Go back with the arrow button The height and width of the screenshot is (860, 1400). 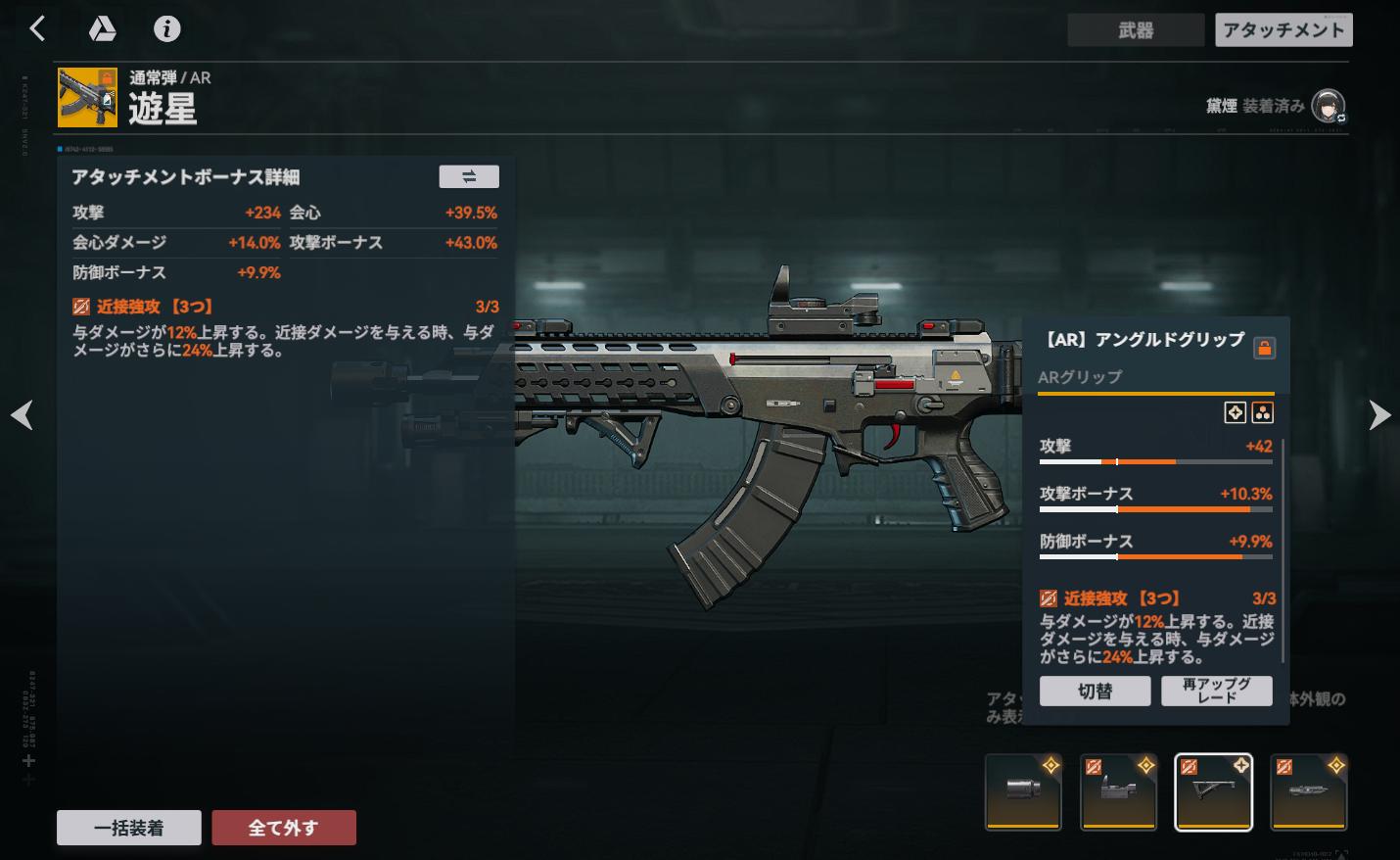click(37, 29)
